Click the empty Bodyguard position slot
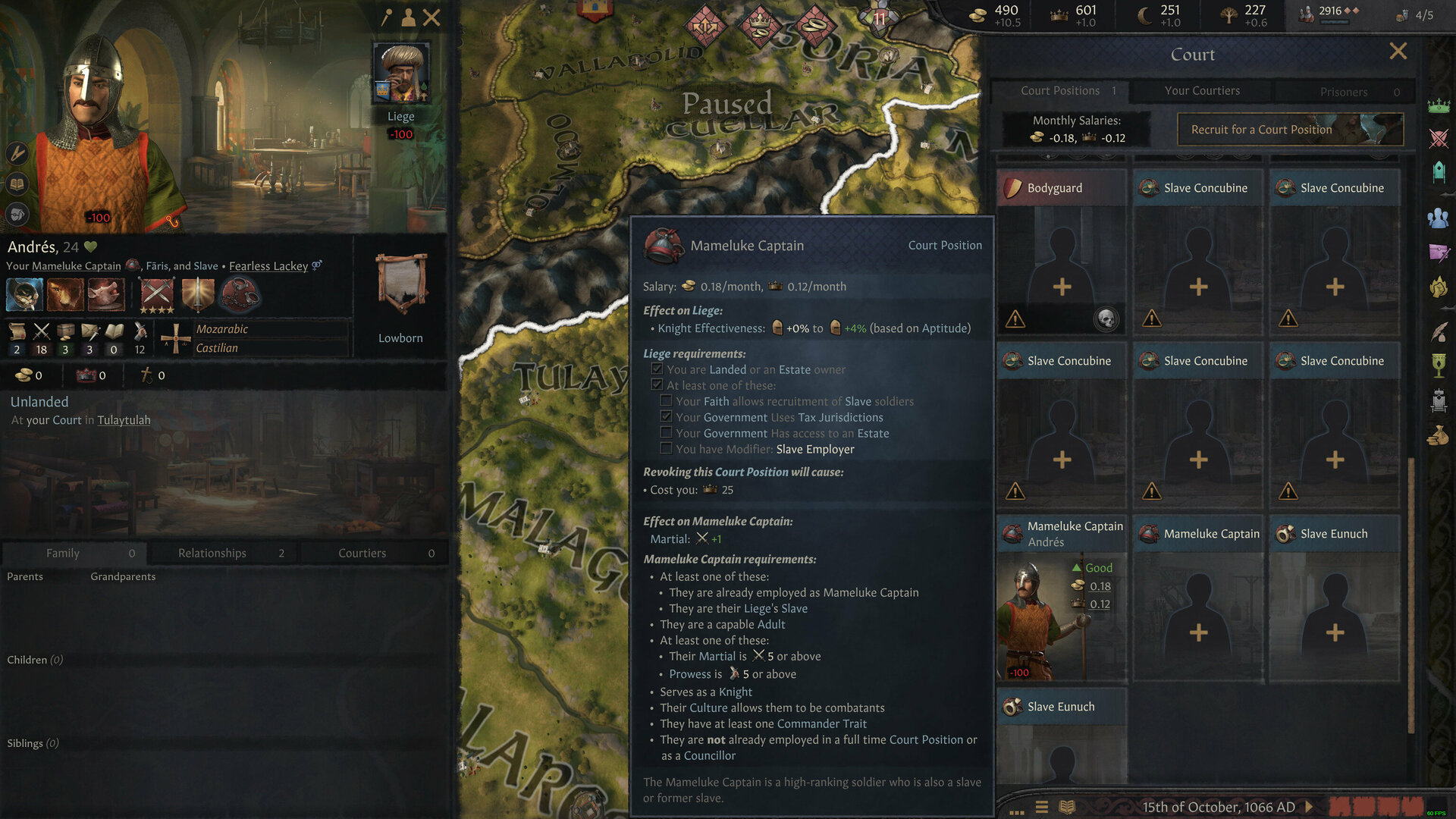 pos(1061,287)
